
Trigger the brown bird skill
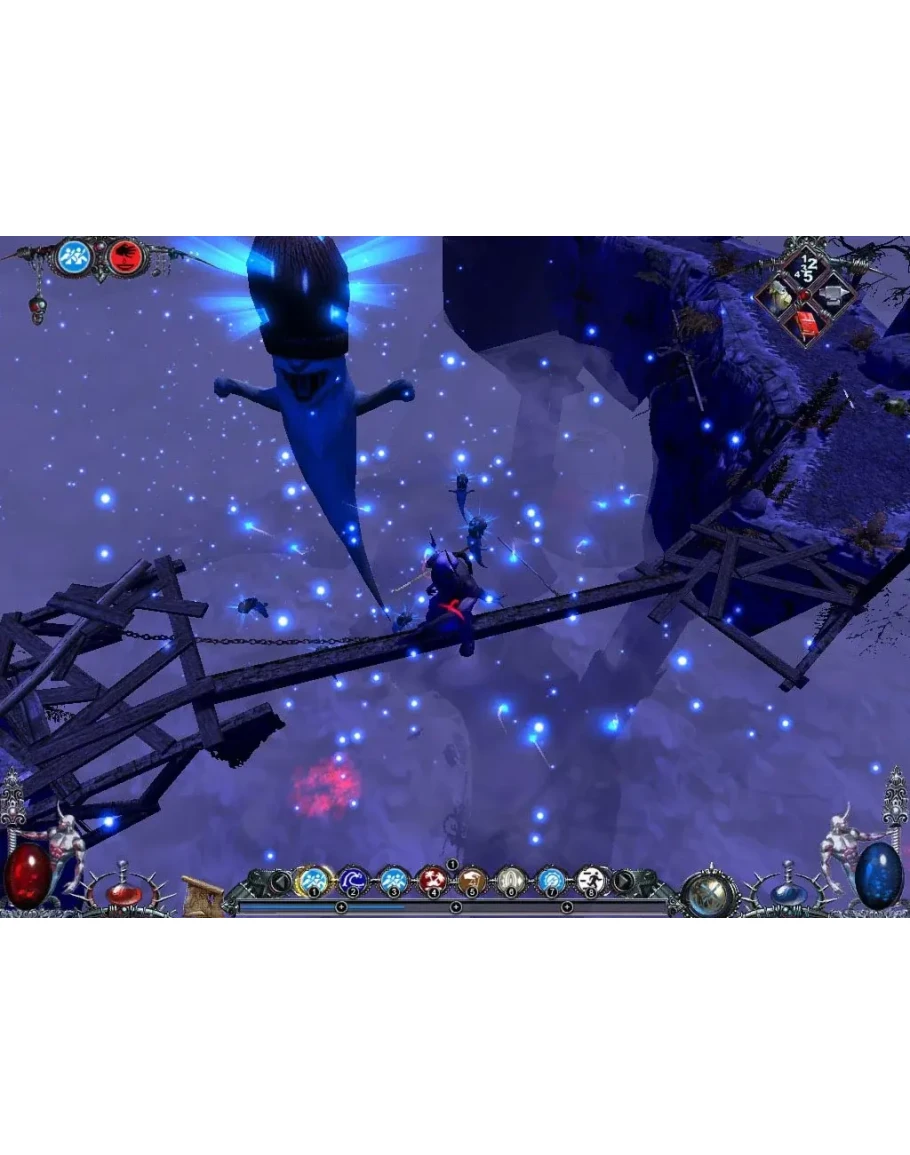[x=472, y=880]
